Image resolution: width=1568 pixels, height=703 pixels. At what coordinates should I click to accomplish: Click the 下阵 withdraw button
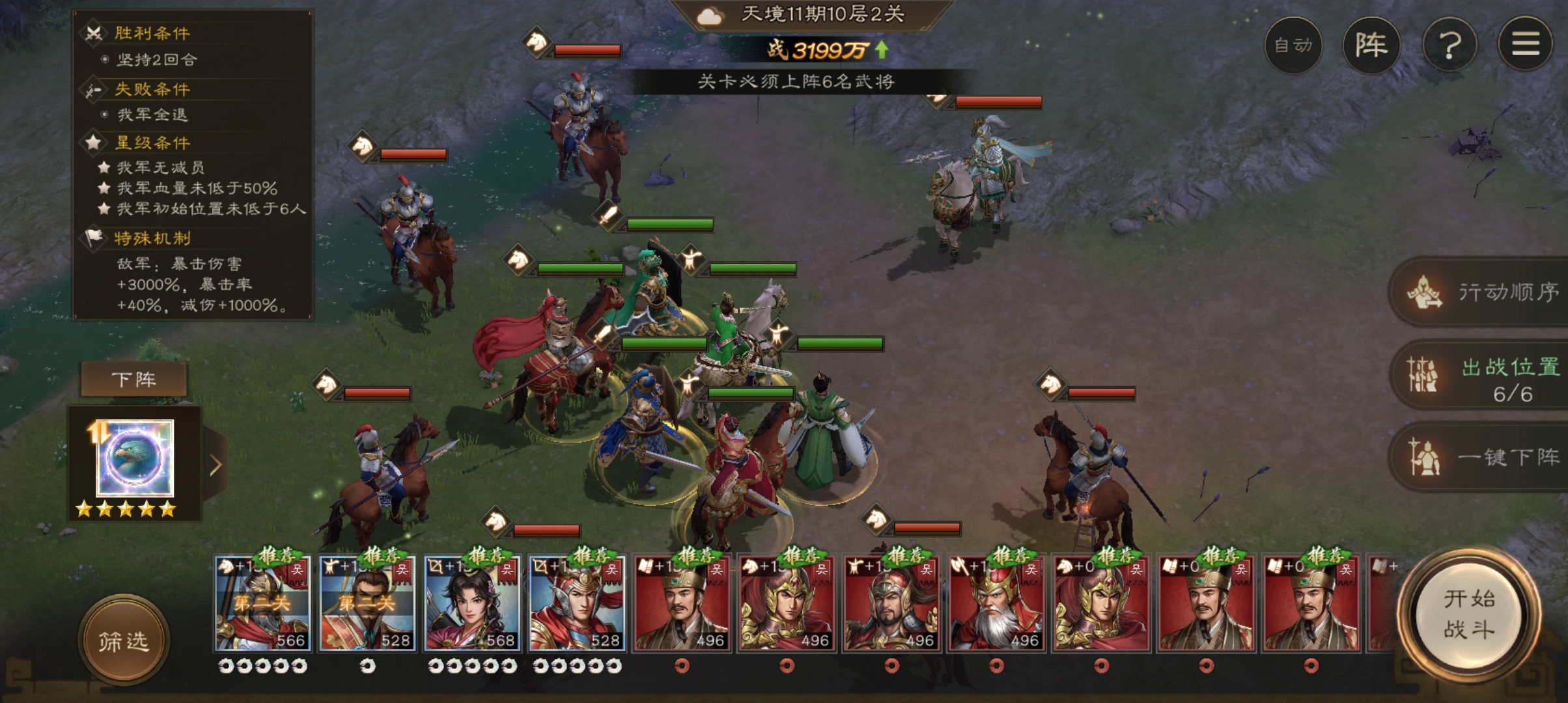134,379
